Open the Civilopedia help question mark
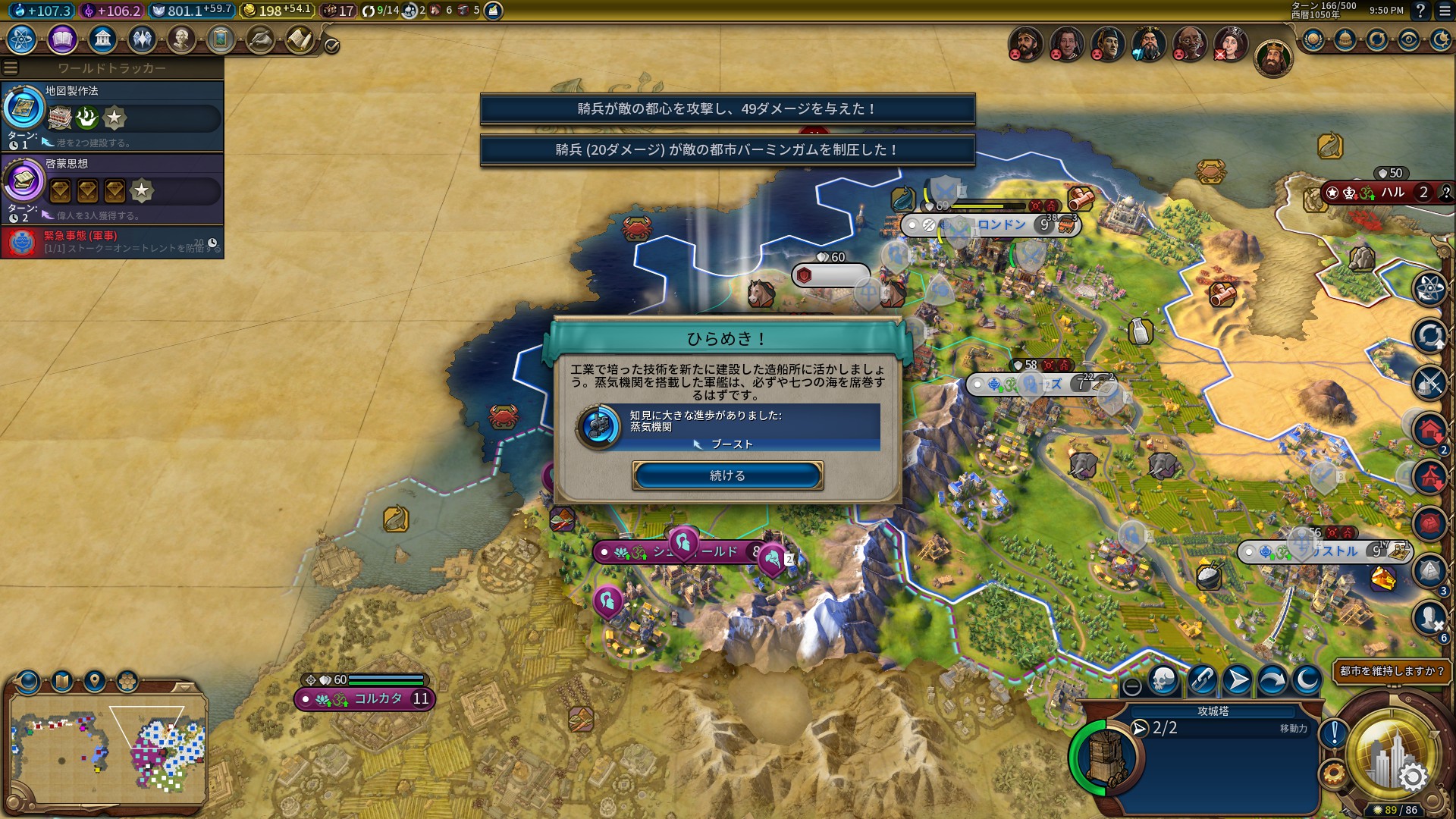The width and height of the screenshot is (1456, 819). tap(1420, 11)
